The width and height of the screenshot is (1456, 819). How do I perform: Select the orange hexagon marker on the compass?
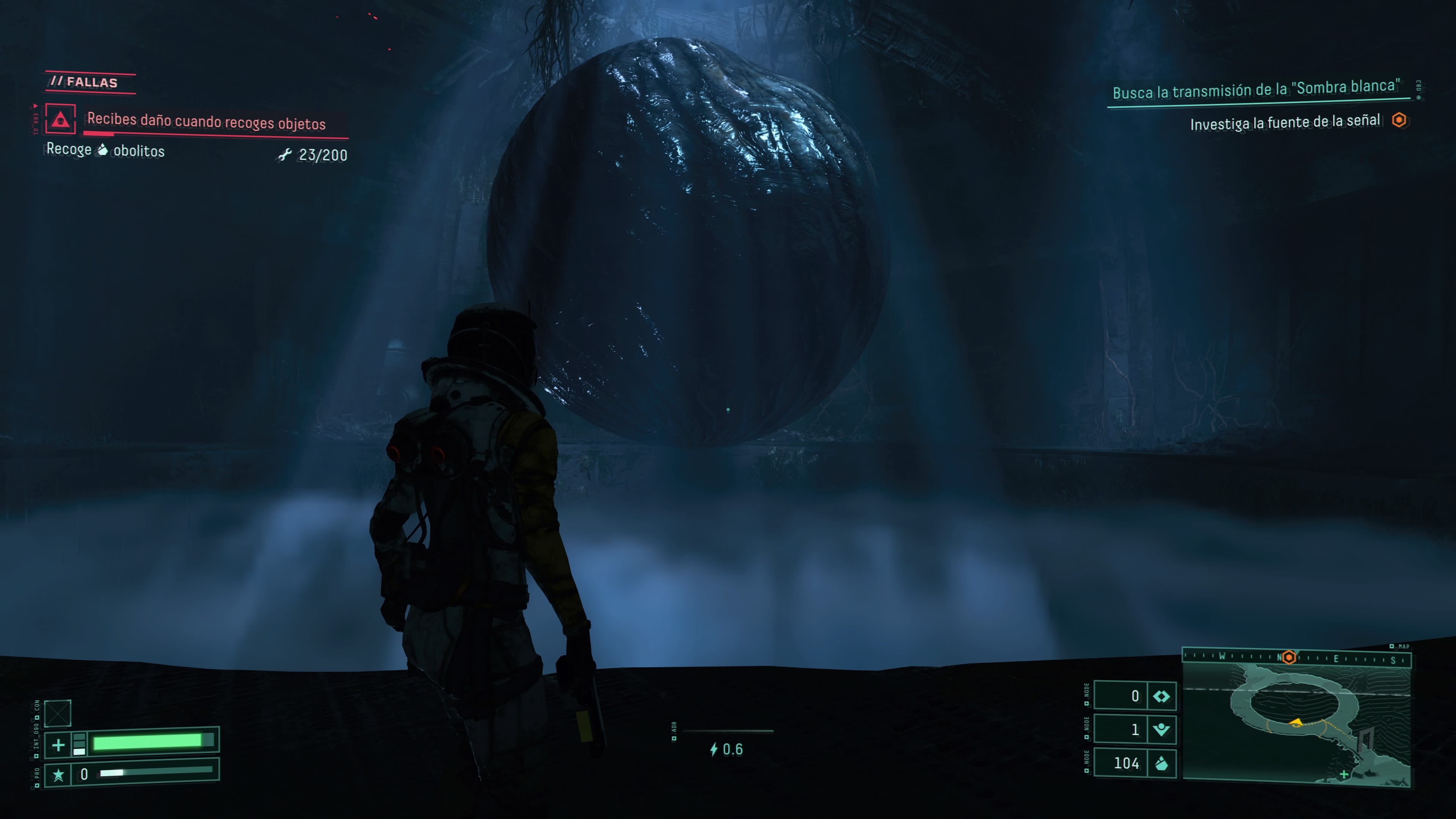click(1289, 657)
